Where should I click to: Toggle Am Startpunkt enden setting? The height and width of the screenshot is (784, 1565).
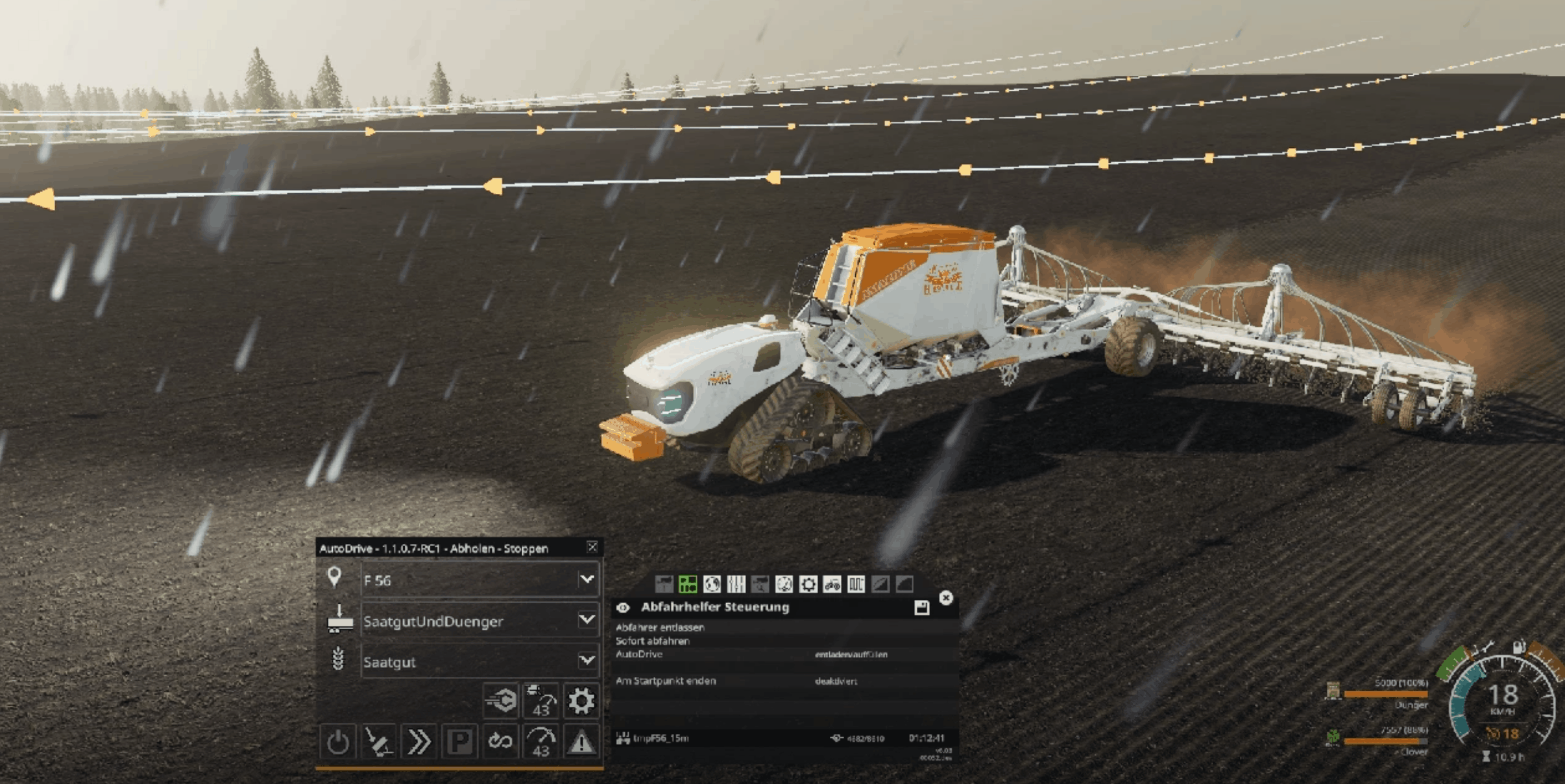click(x=836, y=681)
